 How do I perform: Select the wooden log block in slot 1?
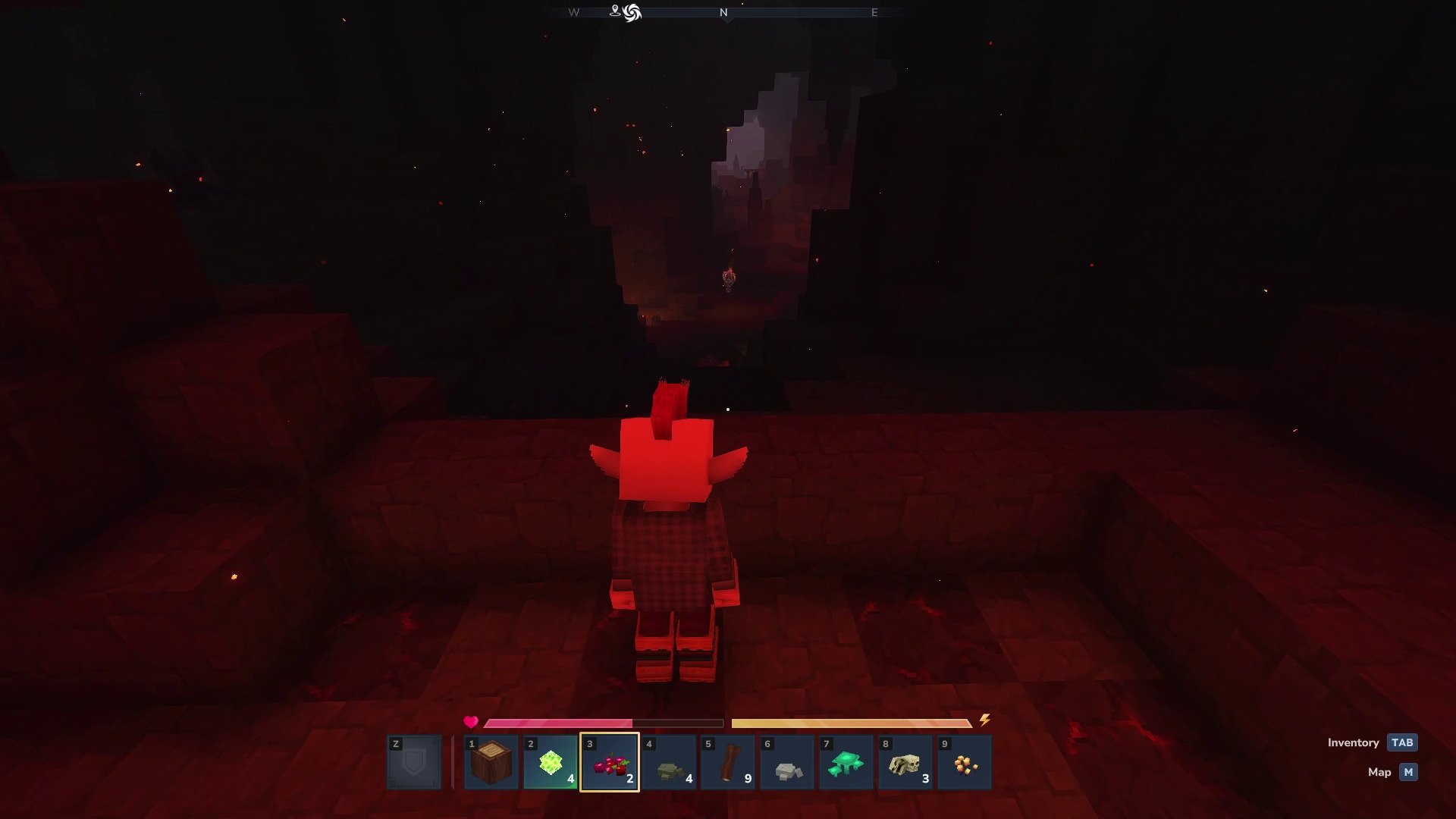pos(491,762)
